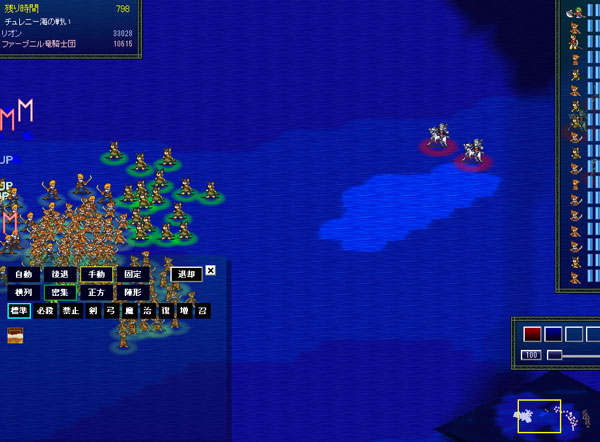
Task: Choose the 禁止 (prohibit) skill setting
Action: click(70, 311)
